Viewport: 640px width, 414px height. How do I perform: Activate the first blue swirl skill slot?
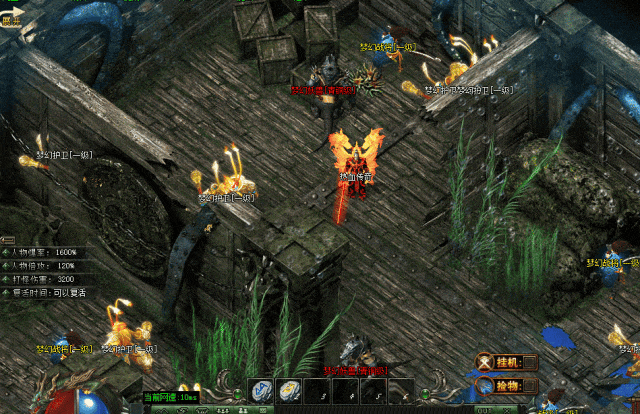pos(259,390)
